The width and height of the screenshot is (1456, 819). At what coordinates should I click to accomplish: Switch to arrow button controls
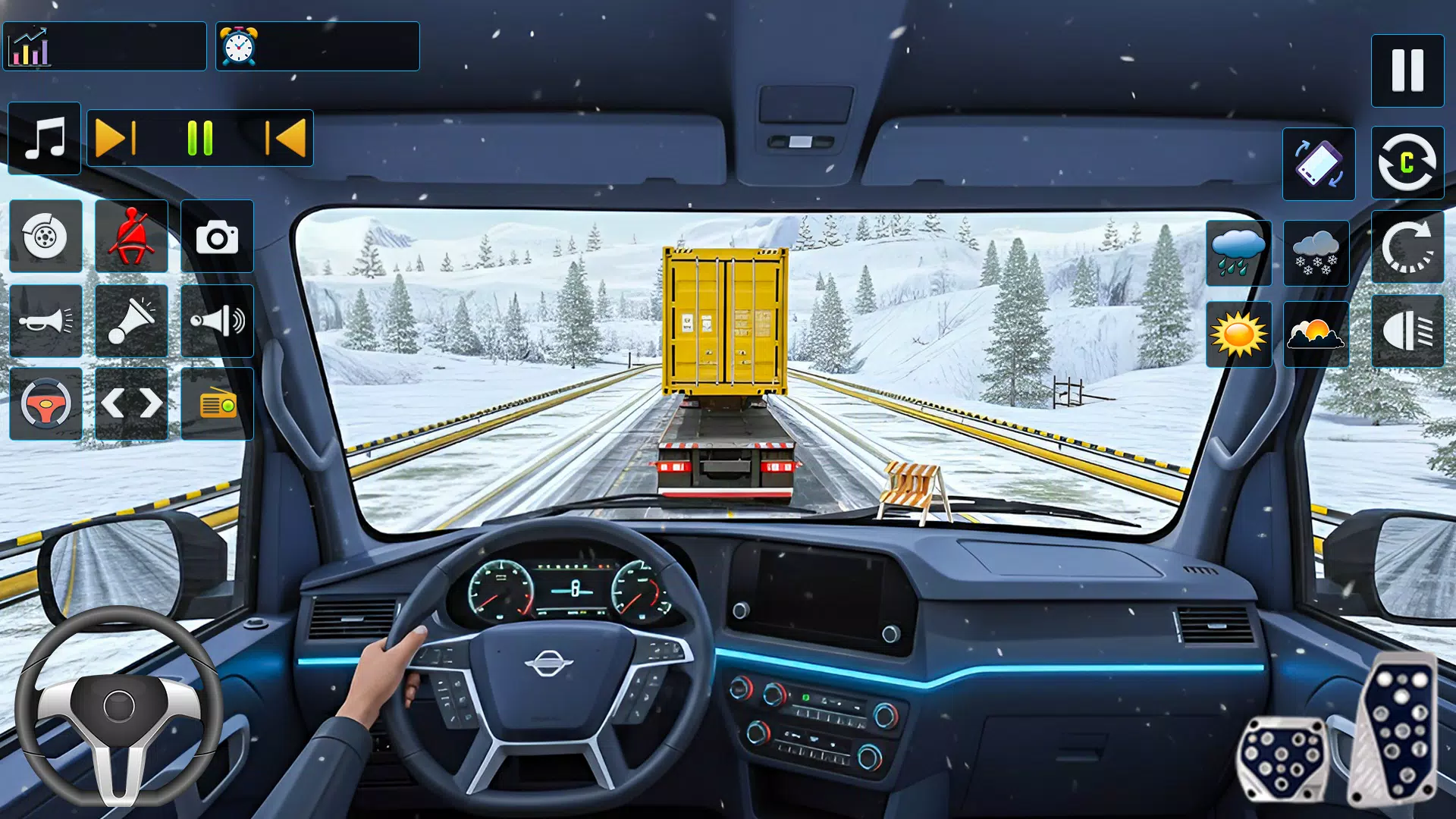[x=130, y=404]
